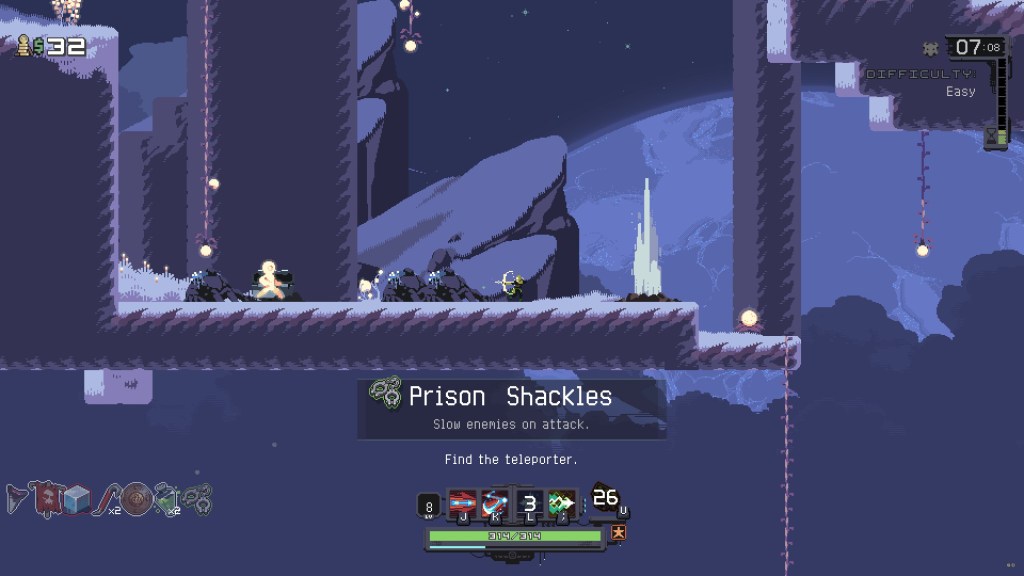
Task: Click the monster difficulty icon beside the timer
Action: pos(930,48)
